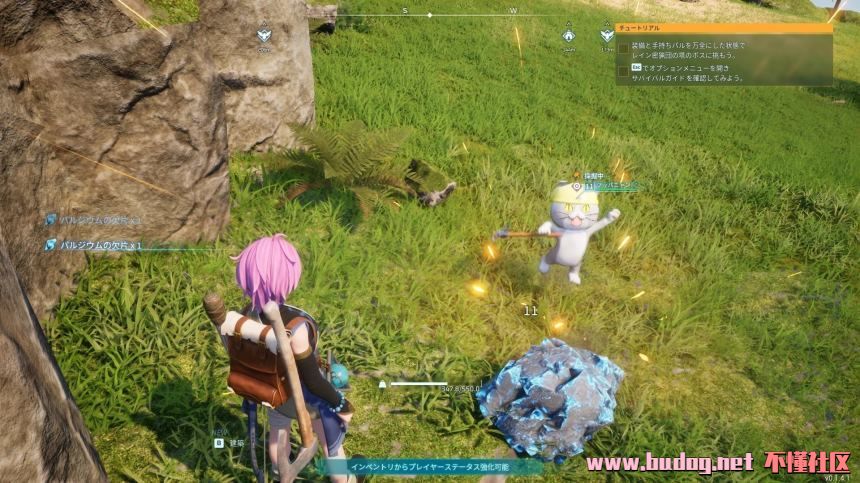Check the survival guide tutorial objective box
860x483 pixels.
624,71
